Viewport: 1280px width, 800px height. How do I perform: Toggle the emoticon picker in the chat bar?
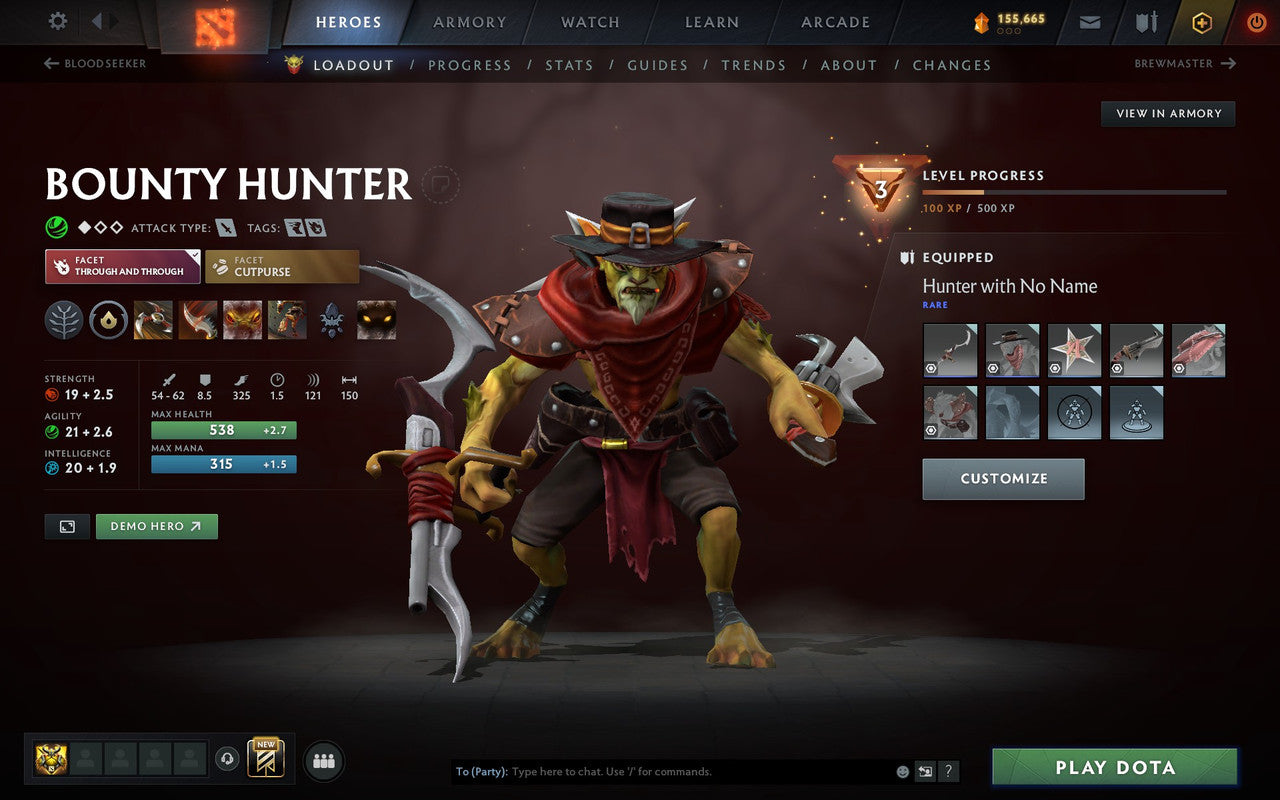[x=903, y=771]
